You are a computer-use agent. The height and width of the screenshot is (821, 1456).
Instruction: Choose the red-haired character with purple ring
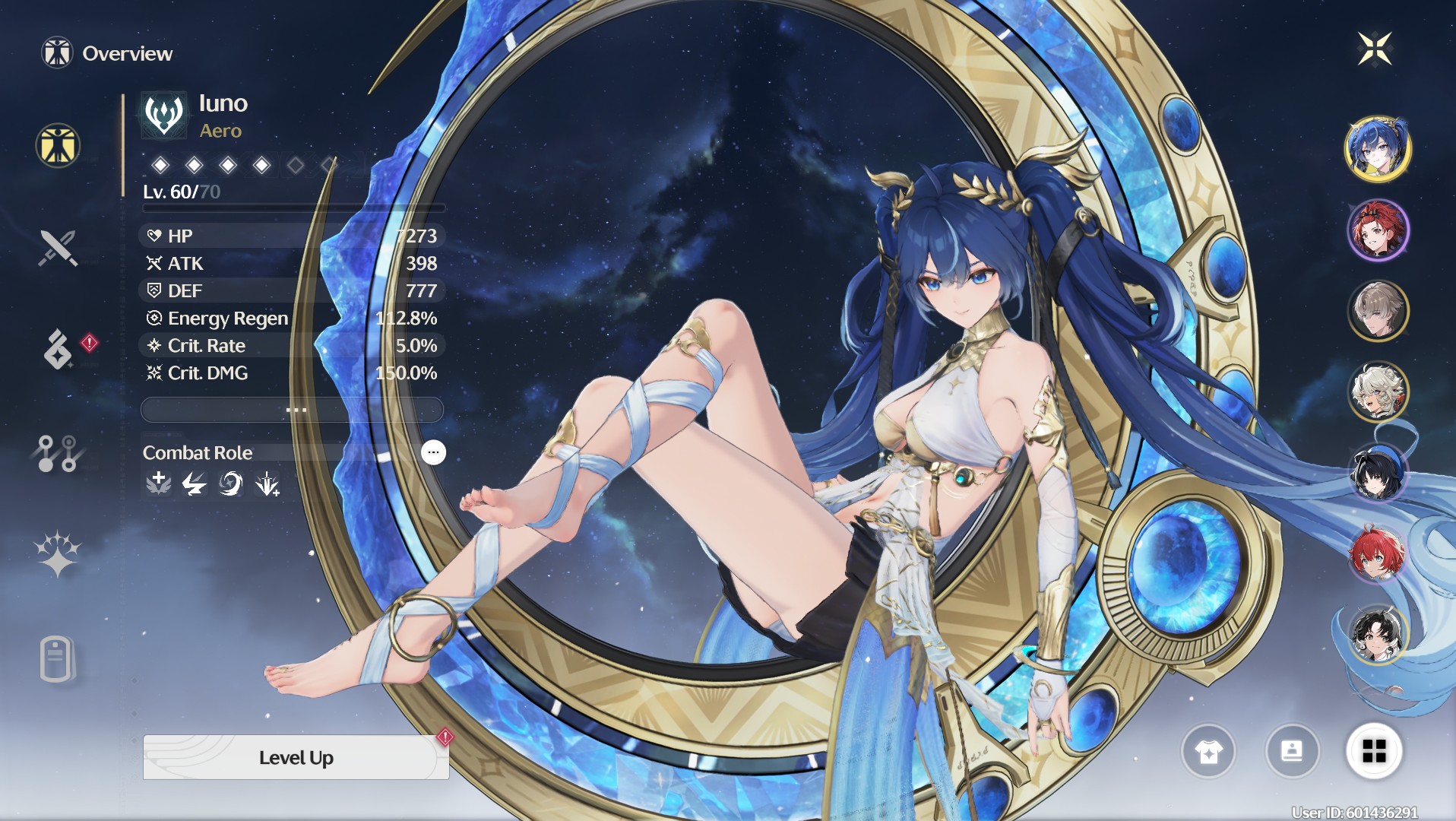point(1377,230)
